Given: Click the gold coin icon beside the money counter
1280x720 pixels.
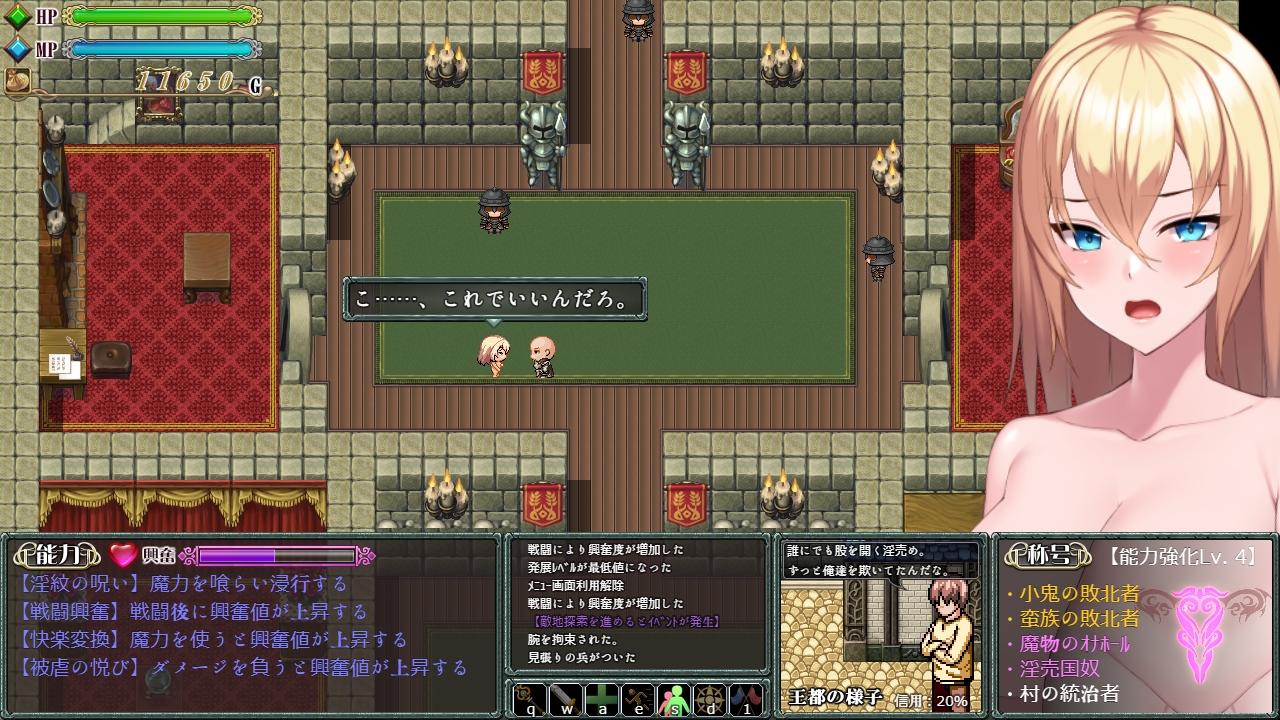Looking at the screenshot, I should click(x=17, y=79).
